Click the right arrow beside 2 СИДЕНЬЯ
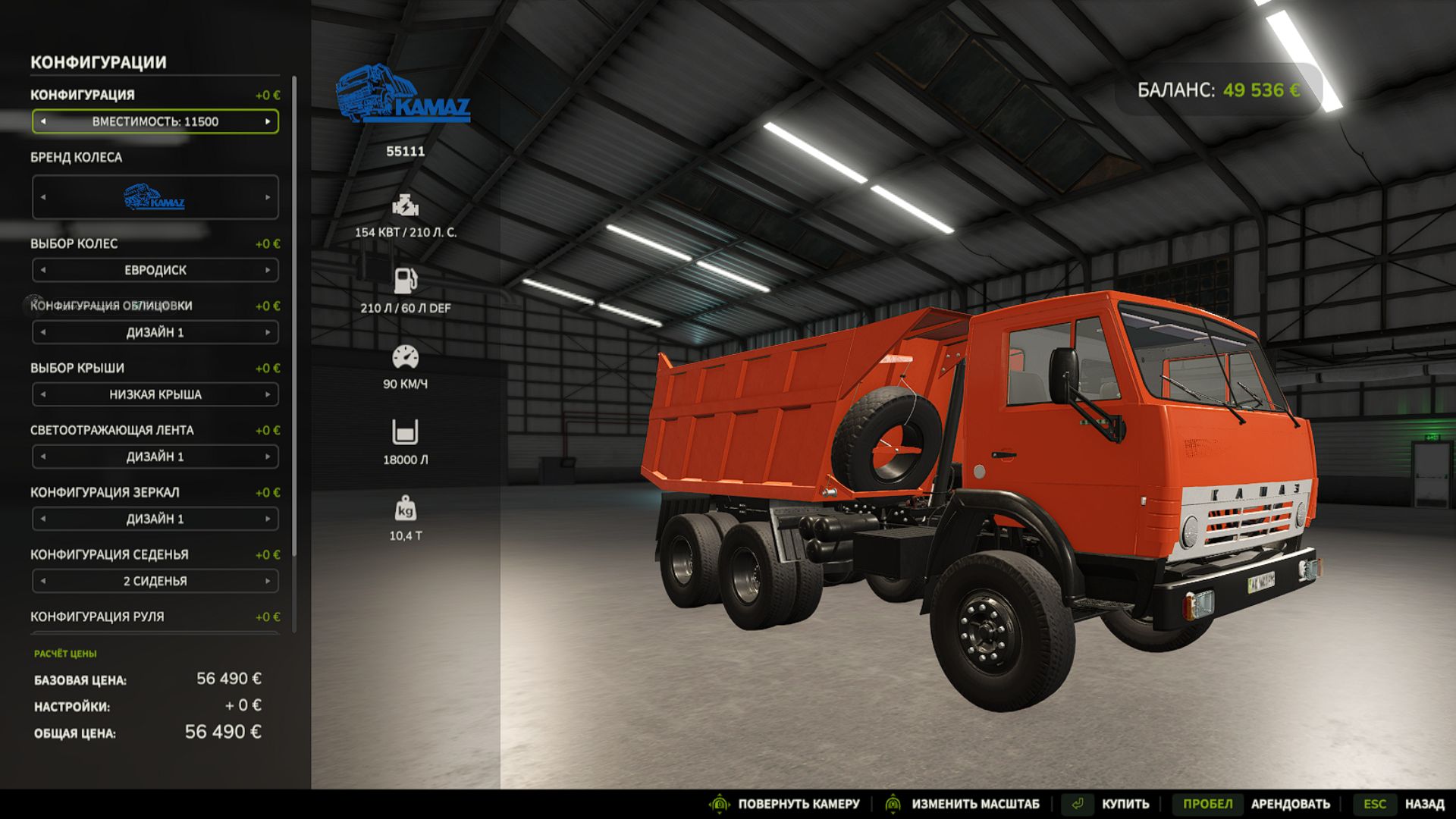Viewport: 1456px width, 819px height. (267, 581)
